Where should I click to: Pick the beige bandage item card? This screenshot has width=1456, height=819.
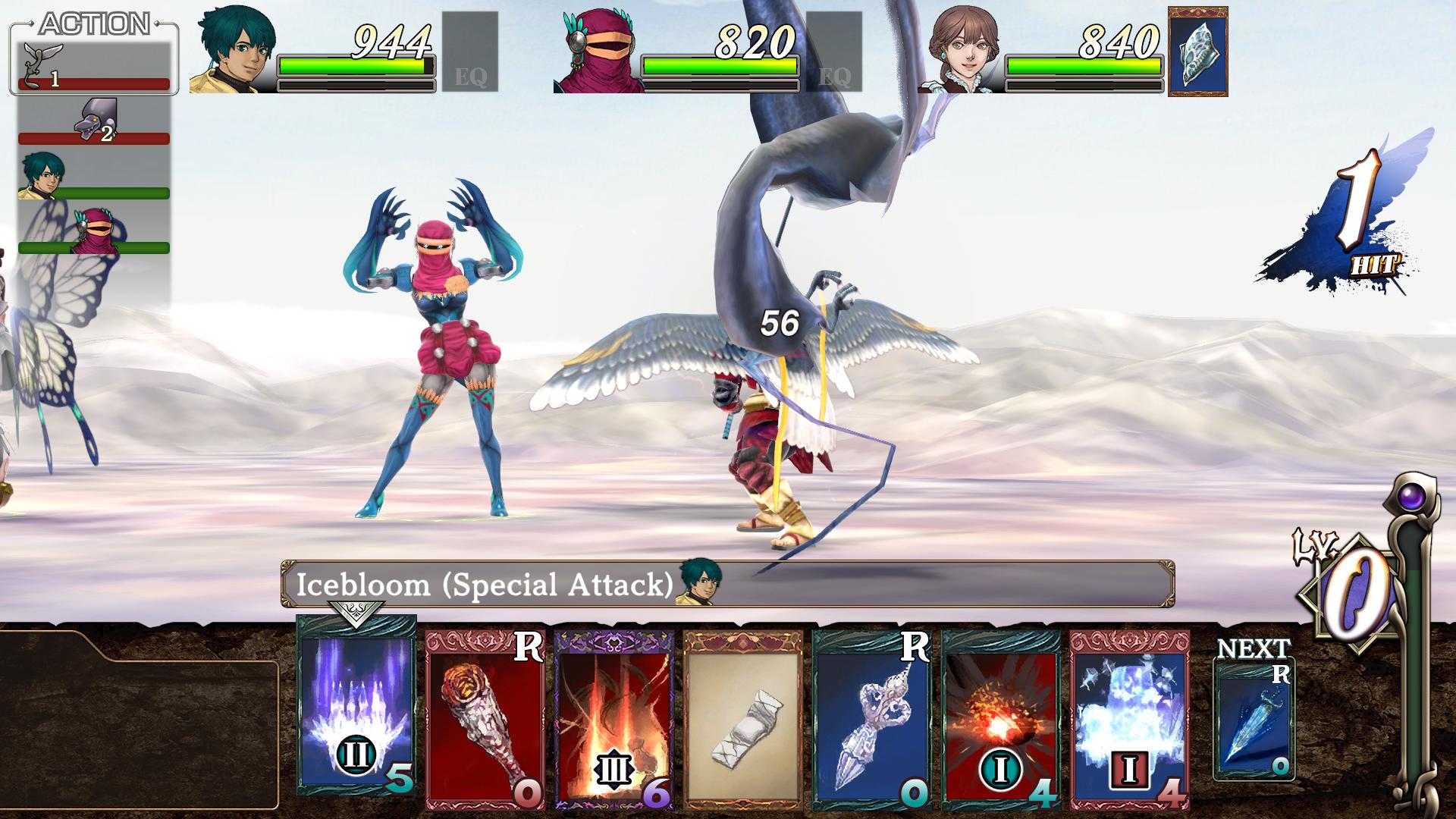(742, 719)
